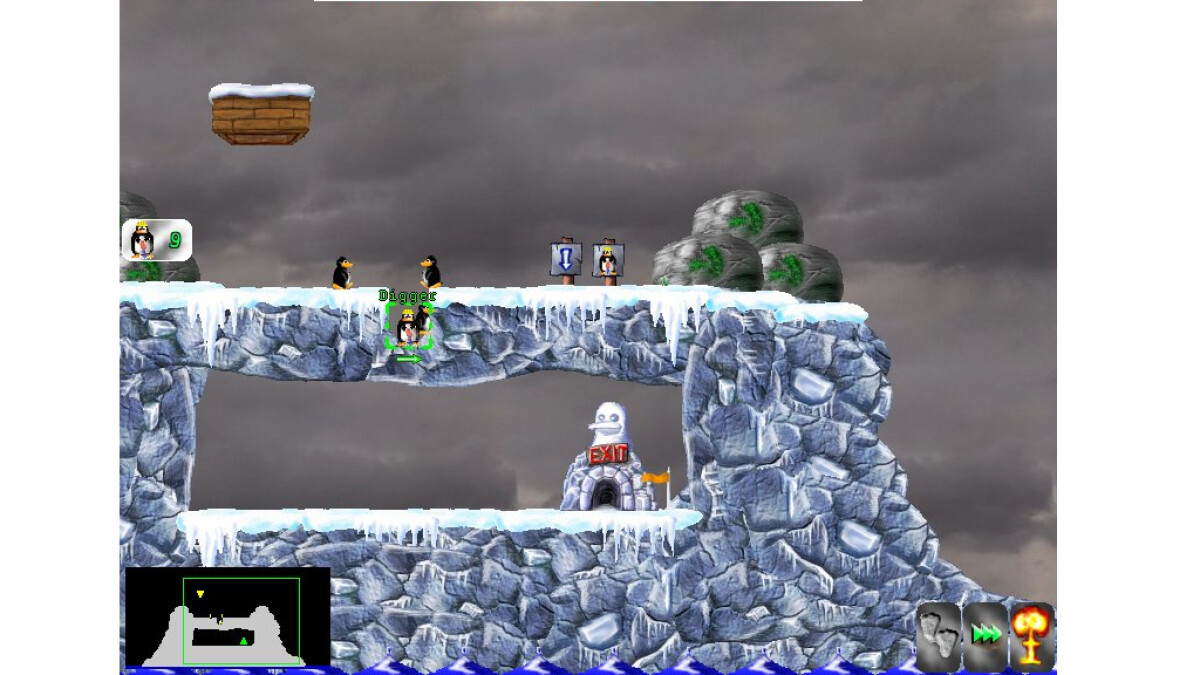This screenshot has width=1200, height=675.
Task: Trigger Armageddon with the explosion button
Action: point(1032,636)
